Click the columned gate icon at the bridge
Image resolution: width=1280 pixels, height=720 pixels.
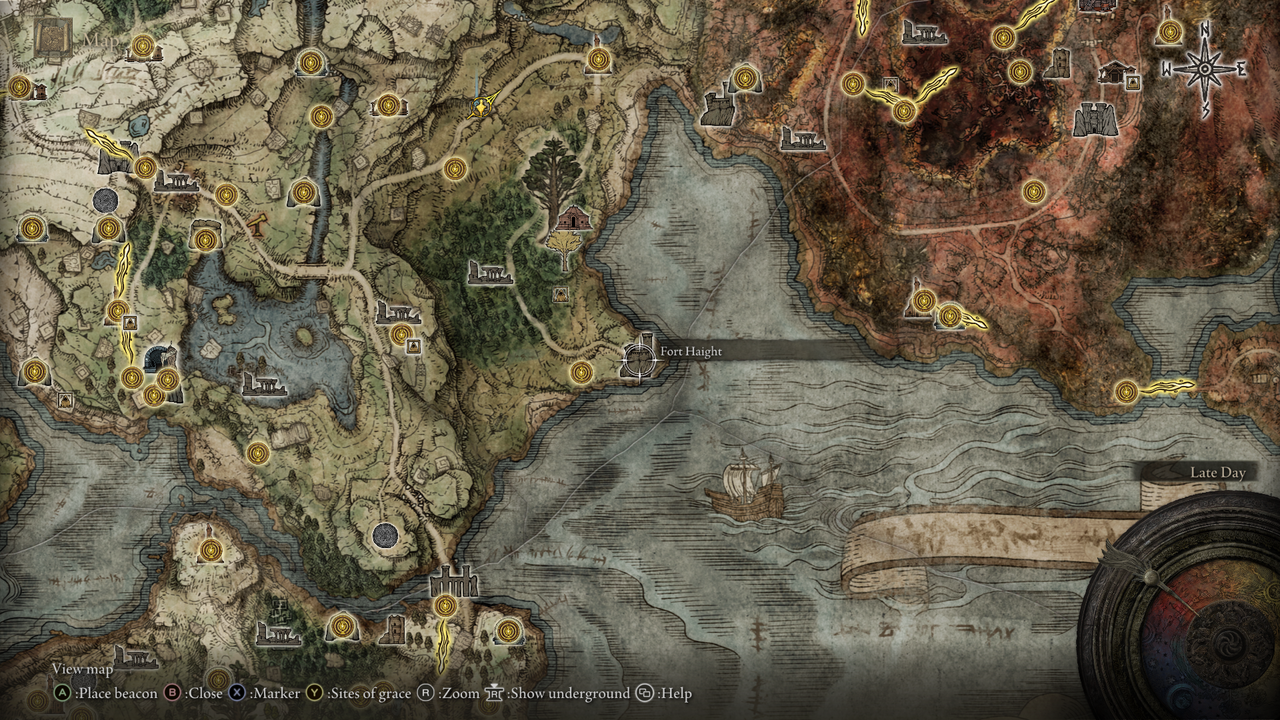pos(453,580)
